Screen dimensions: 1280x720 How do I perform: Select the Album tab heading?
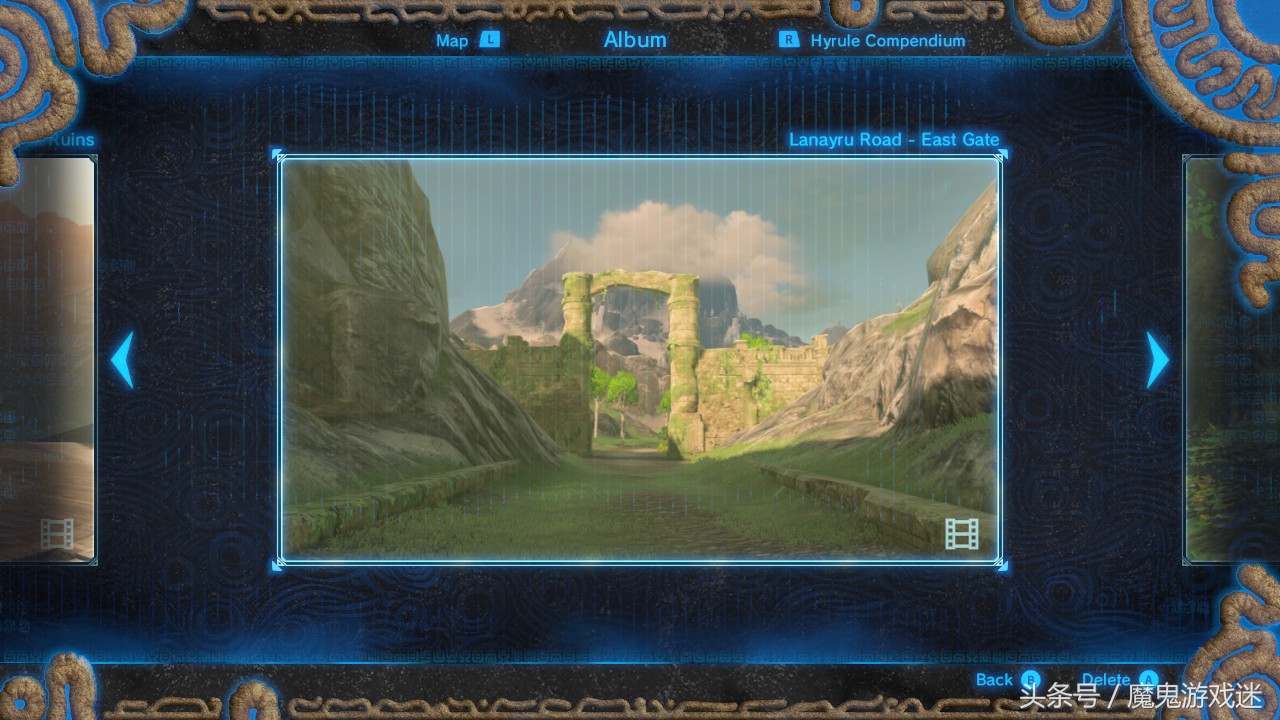pyautogui.click(x=635, y=40)
